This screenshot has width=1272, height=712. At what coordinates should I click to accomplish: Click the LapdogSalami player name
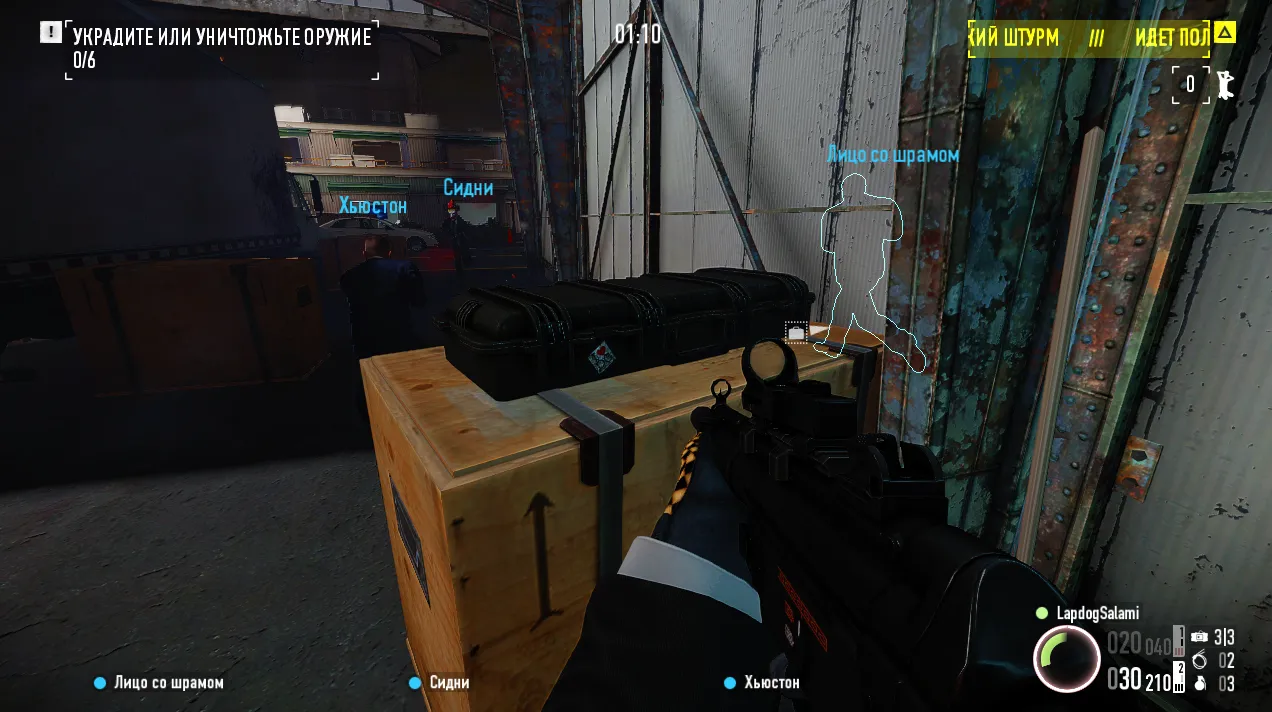1096,613
